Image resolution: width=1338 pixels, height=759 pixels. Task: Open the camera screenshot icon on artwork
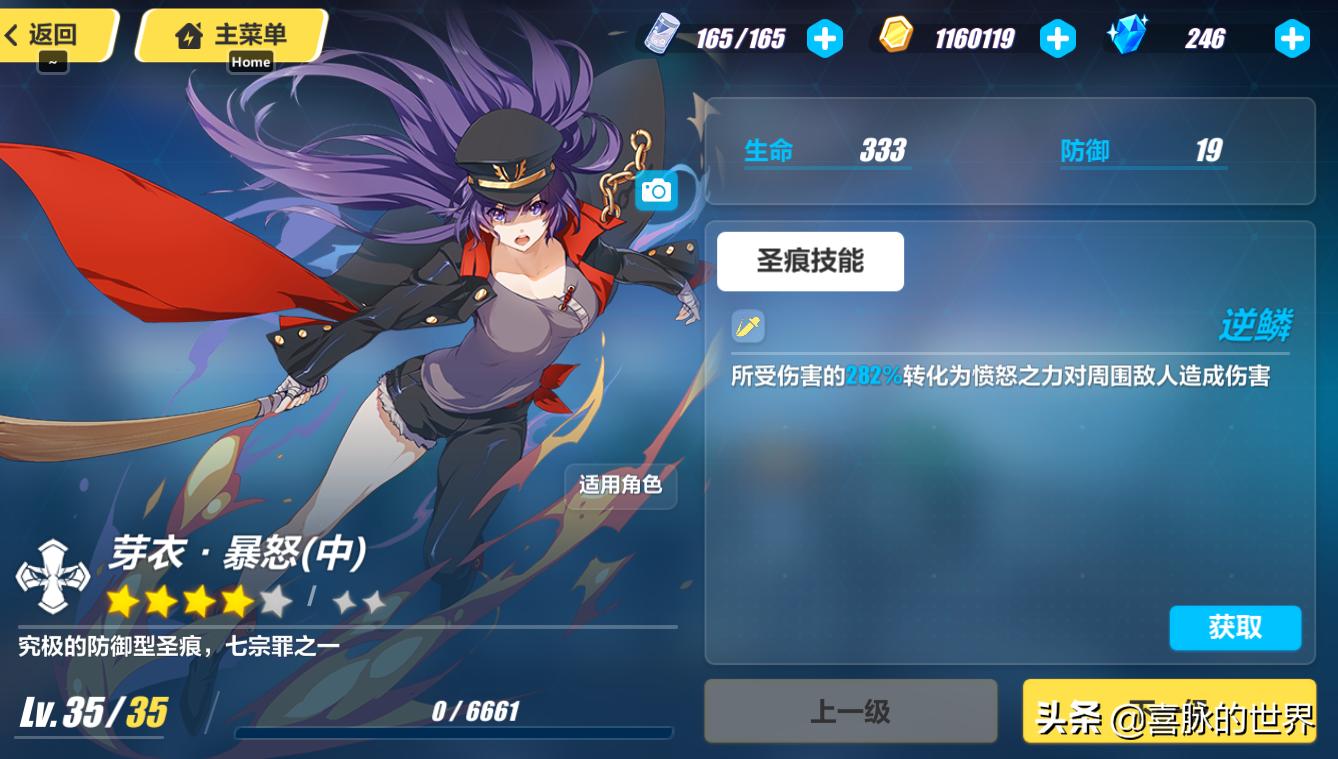point(659,190)
